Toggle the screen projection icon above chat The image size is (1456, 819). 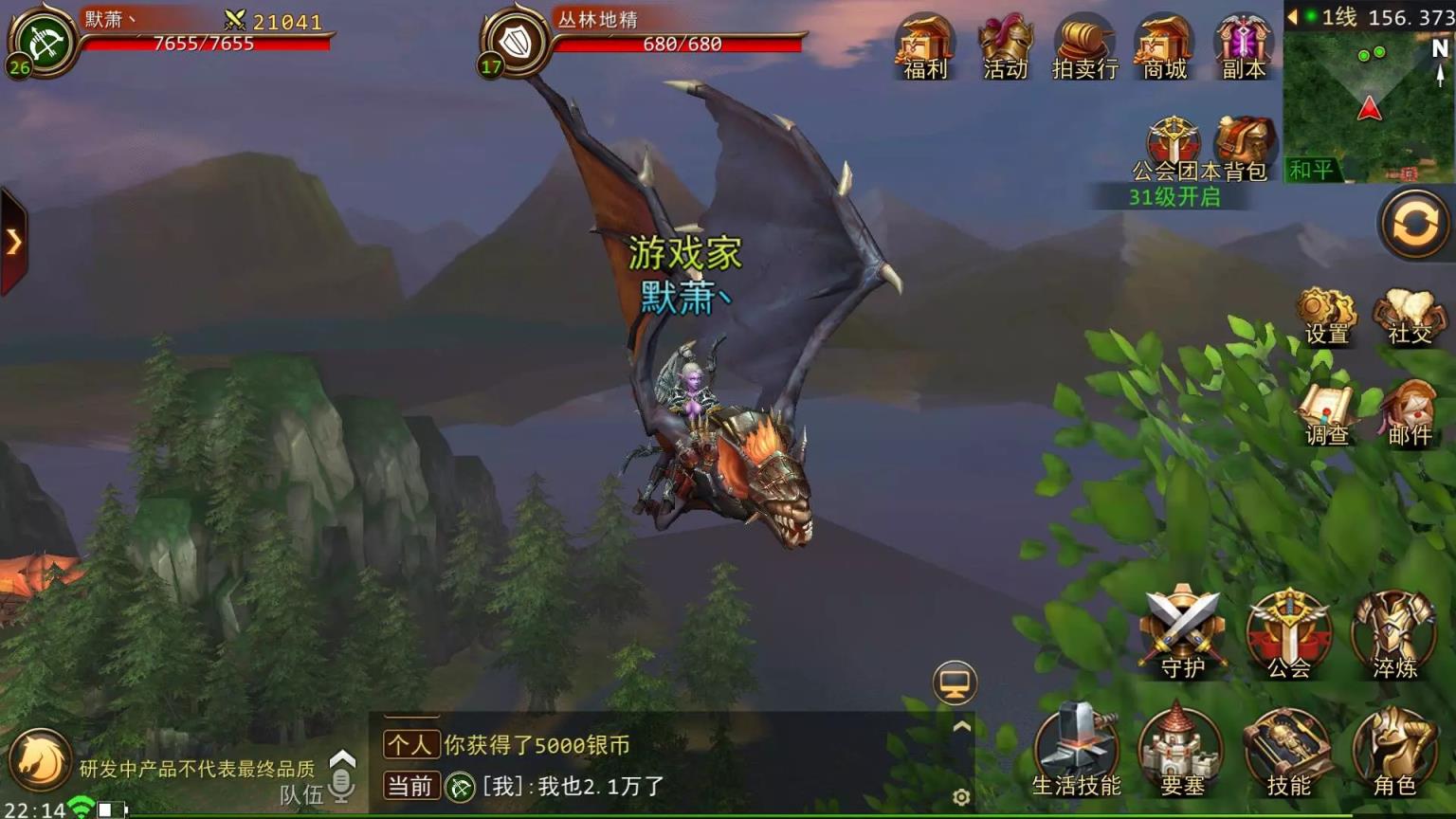click(955, 683)
